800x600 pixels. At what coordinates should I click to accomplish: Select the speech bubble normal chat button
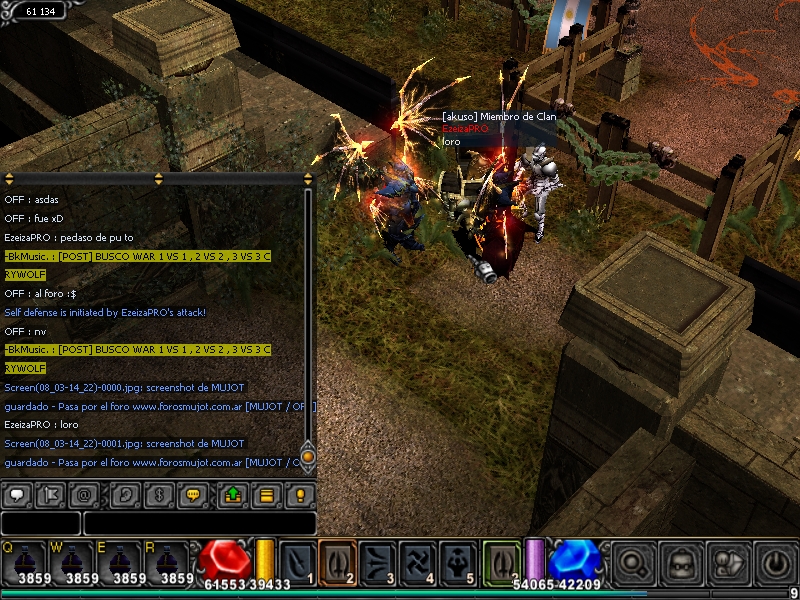click(x=17, y=494)
